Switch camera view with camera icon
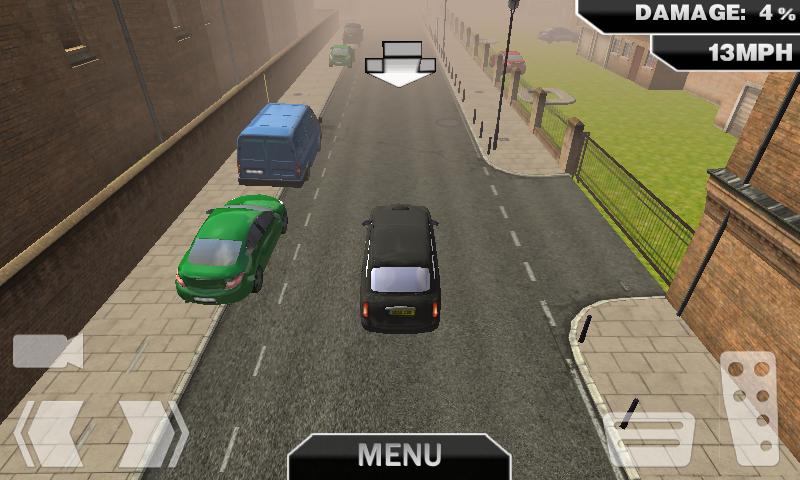This screenshot has width=800, height=480. (x=47, y=351)
